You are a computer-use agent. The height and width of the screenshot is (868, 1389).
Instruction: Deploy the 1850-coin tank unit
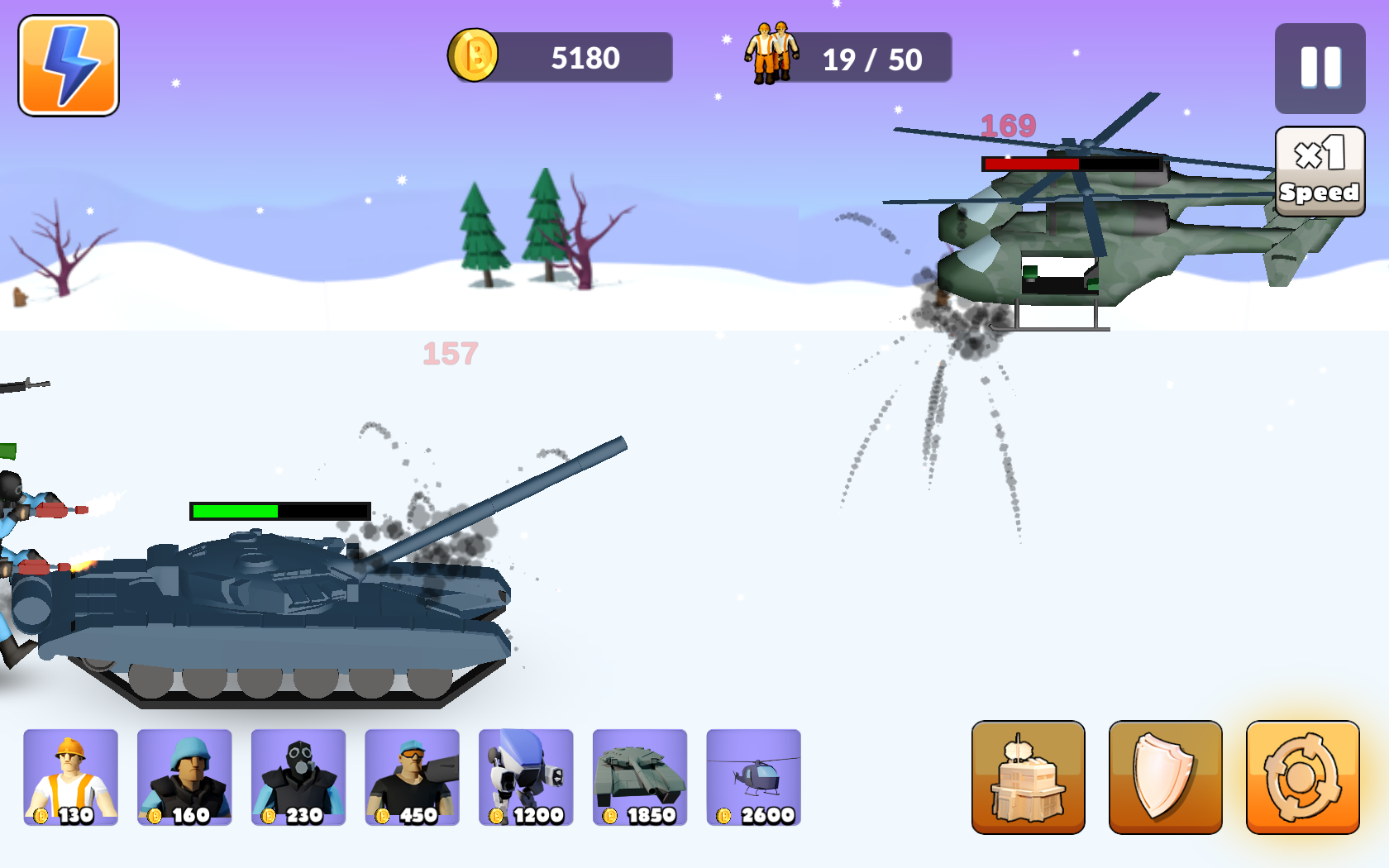(x=640, y=777)
